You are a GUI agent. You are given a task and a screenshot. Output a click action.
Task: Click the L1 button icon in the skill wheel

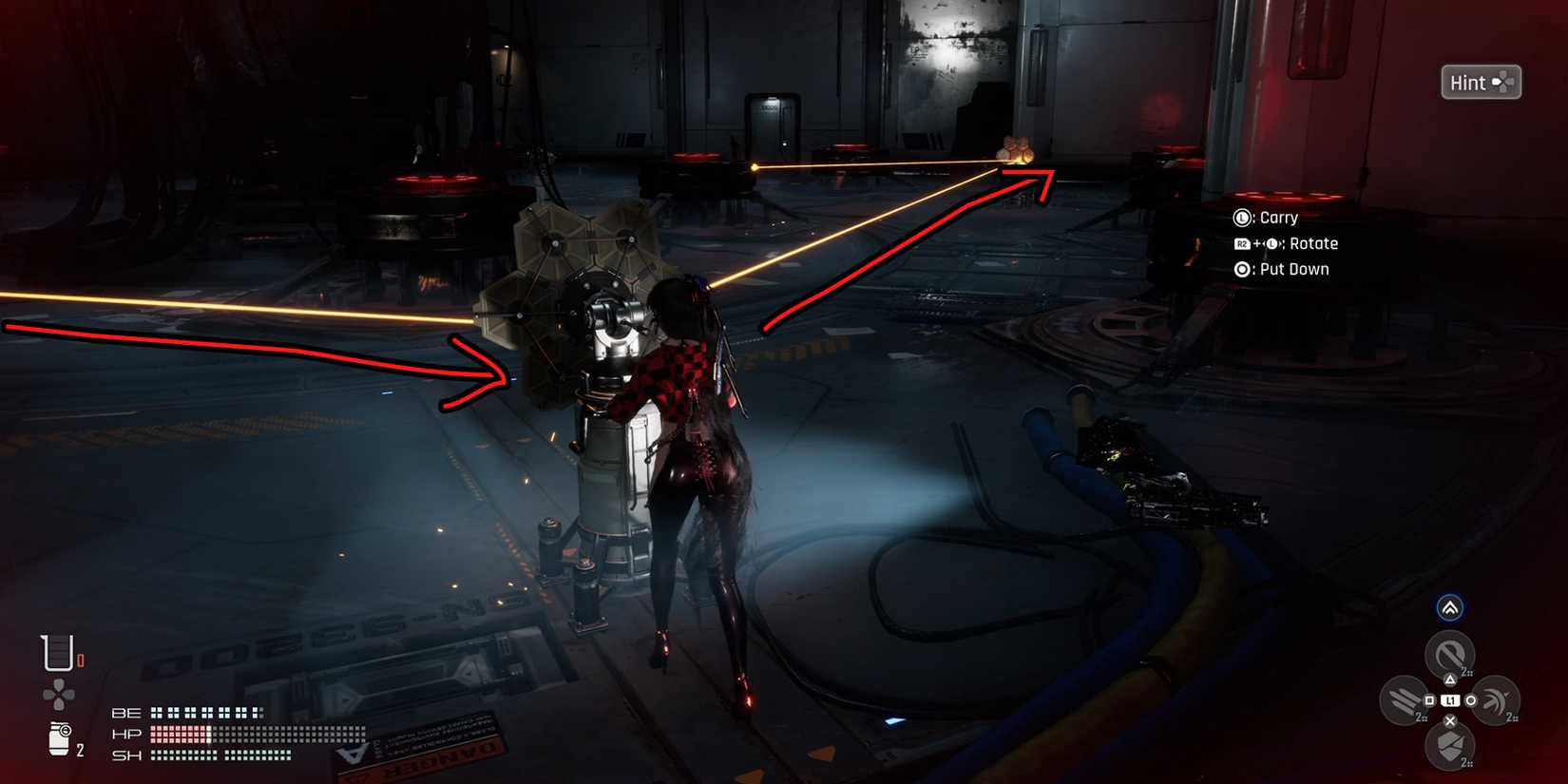tap(1450, 699)
